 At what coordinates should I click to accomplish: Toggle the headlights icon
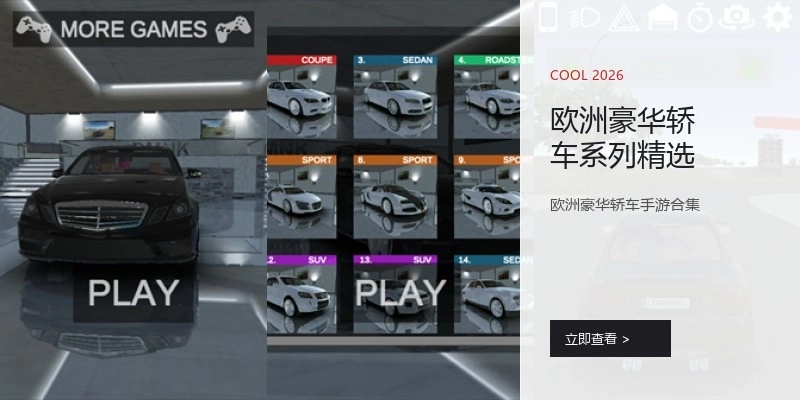point(585,17)
